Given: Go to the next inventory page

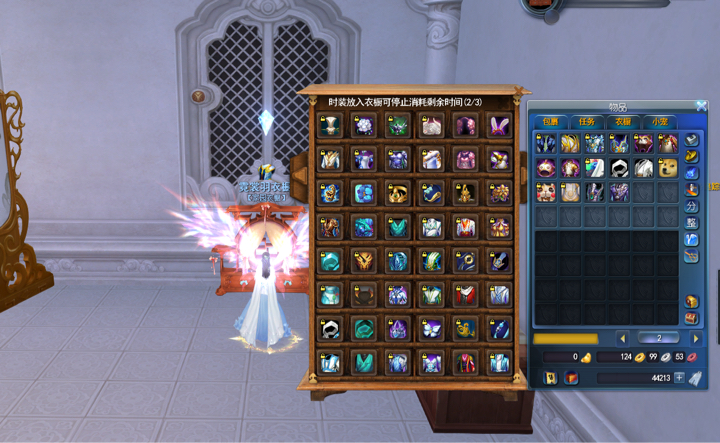Looking at the screenshot, I should coord(697,338).
